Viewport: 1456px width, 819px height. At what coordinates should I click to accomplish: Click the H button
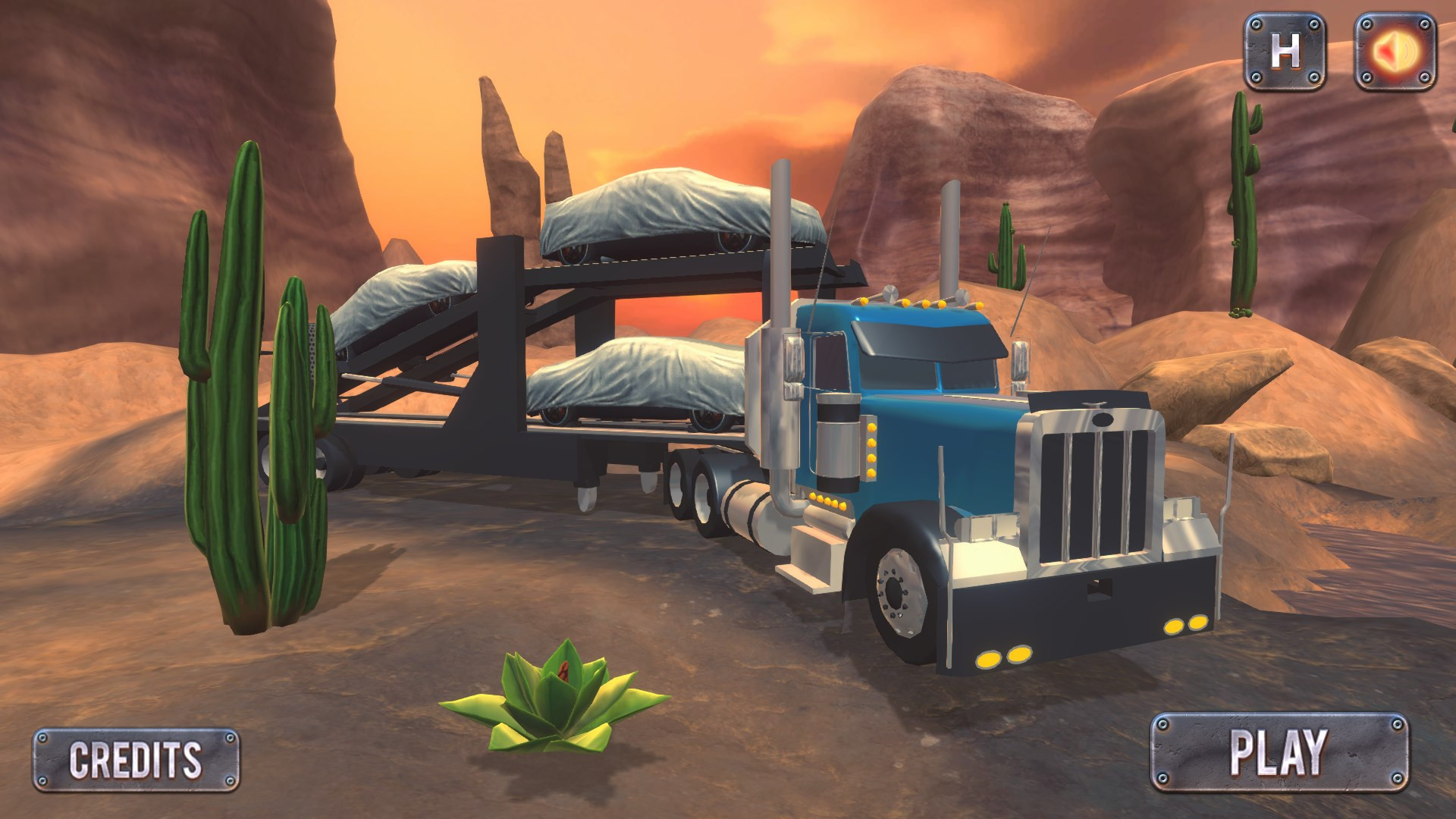point(1285,52)
